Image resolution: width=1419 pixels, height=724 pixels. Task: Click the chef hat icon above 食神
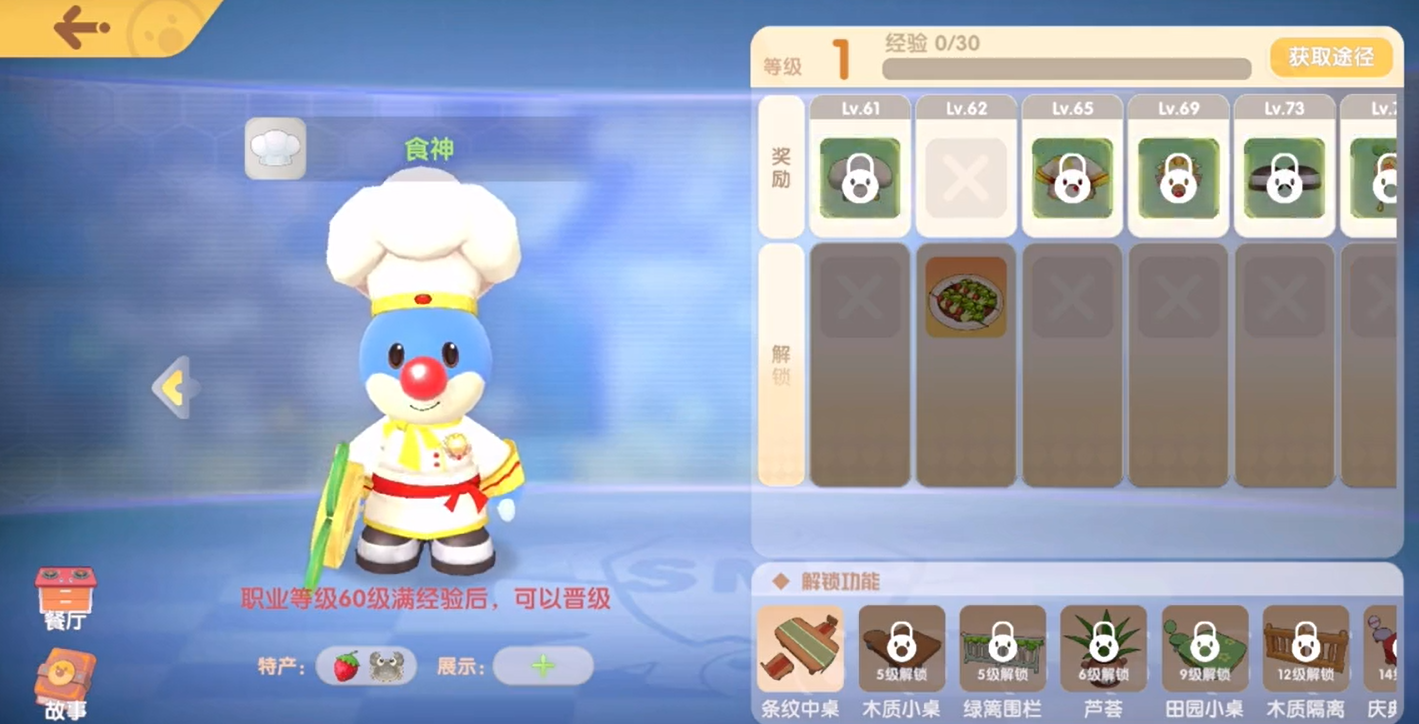tap(275, 148)
